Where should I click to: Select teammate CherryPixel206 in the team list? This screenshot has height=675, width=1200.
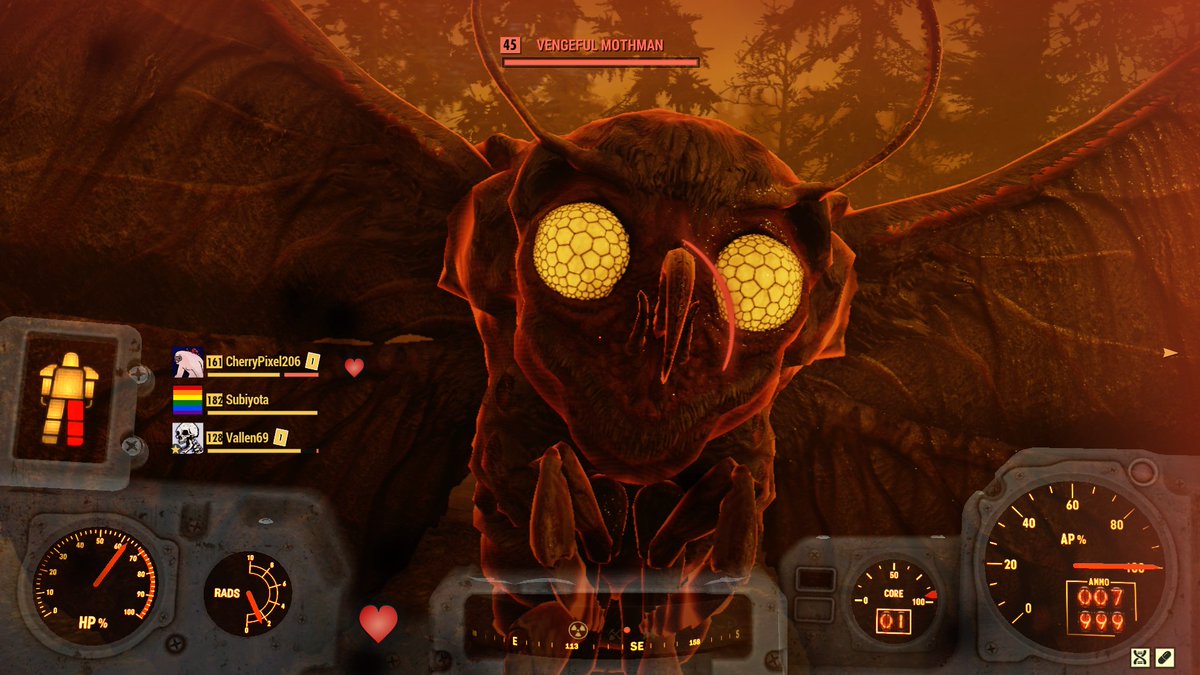(262, 361)
